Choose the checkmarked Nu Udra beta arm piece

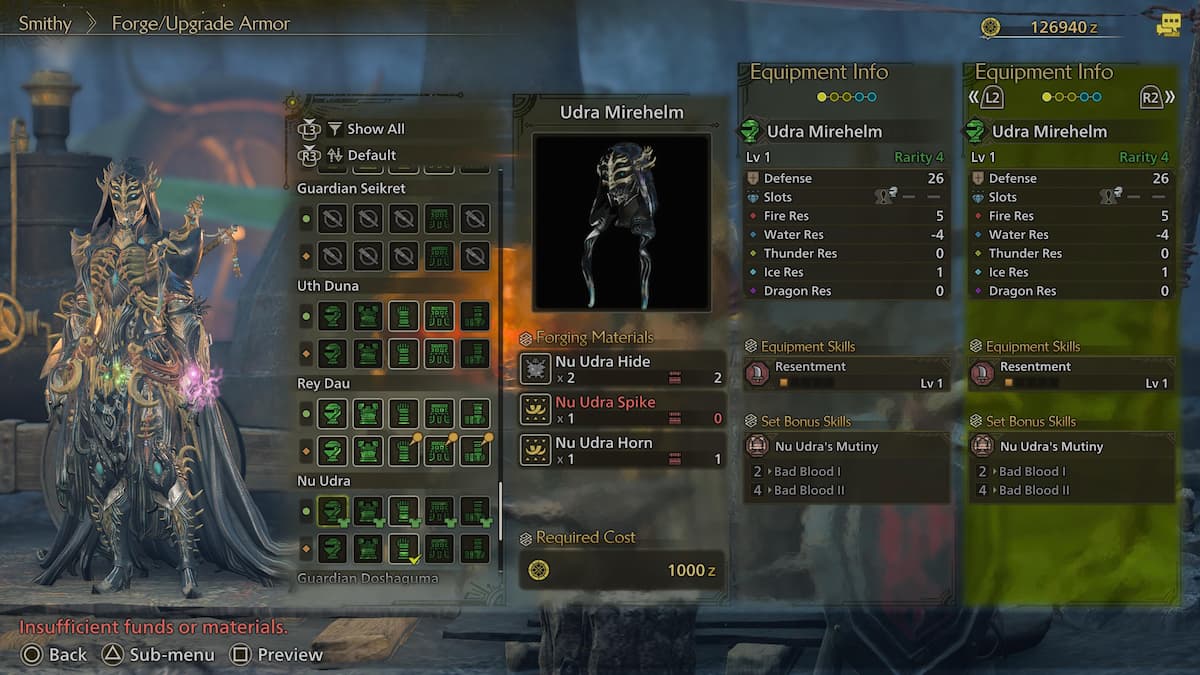(403, 549)
